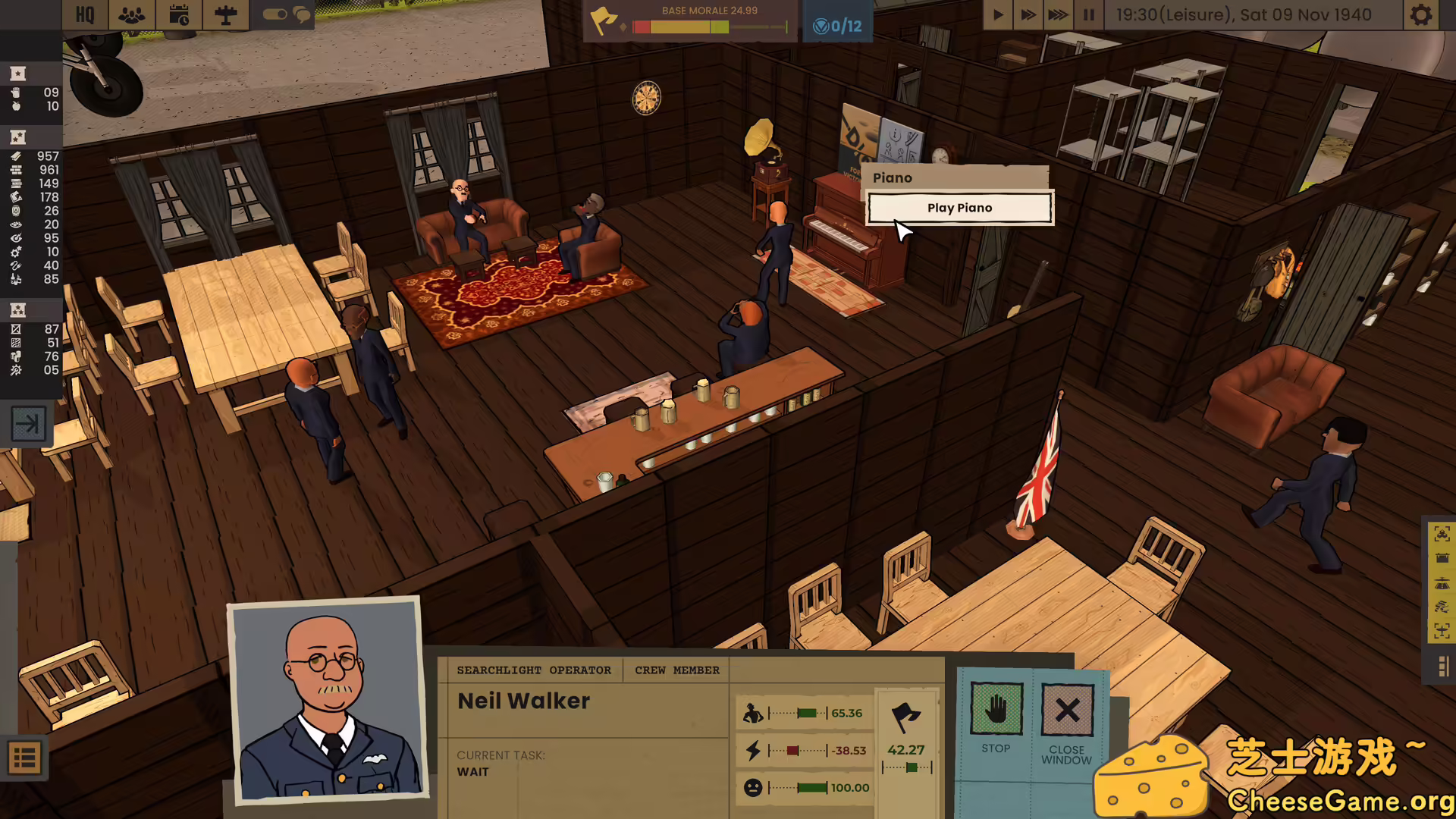Open the HQ menu

(x=85, y=15)
